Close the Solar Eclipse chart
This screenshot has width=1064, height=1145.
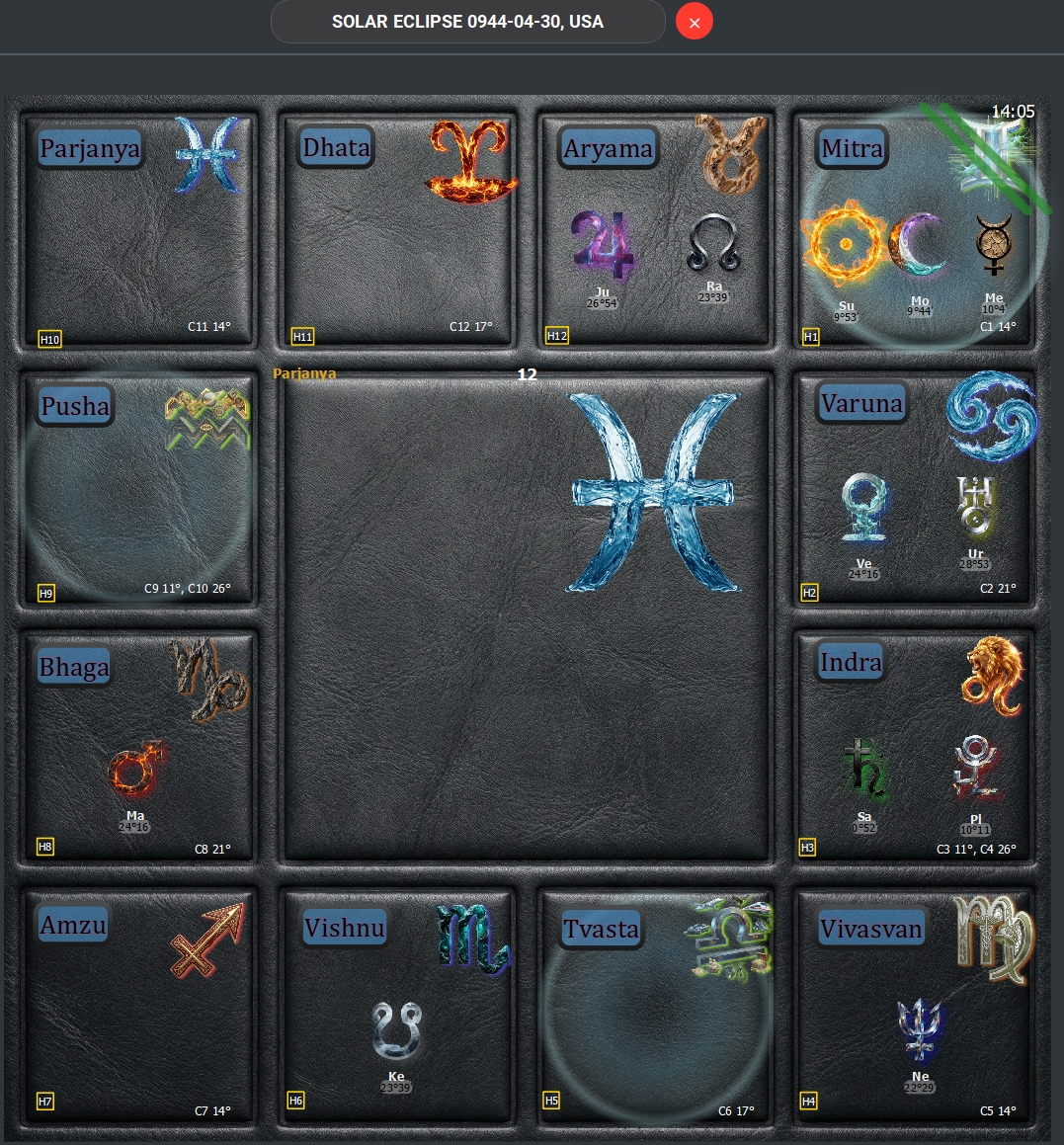click(x=694, y=22)
